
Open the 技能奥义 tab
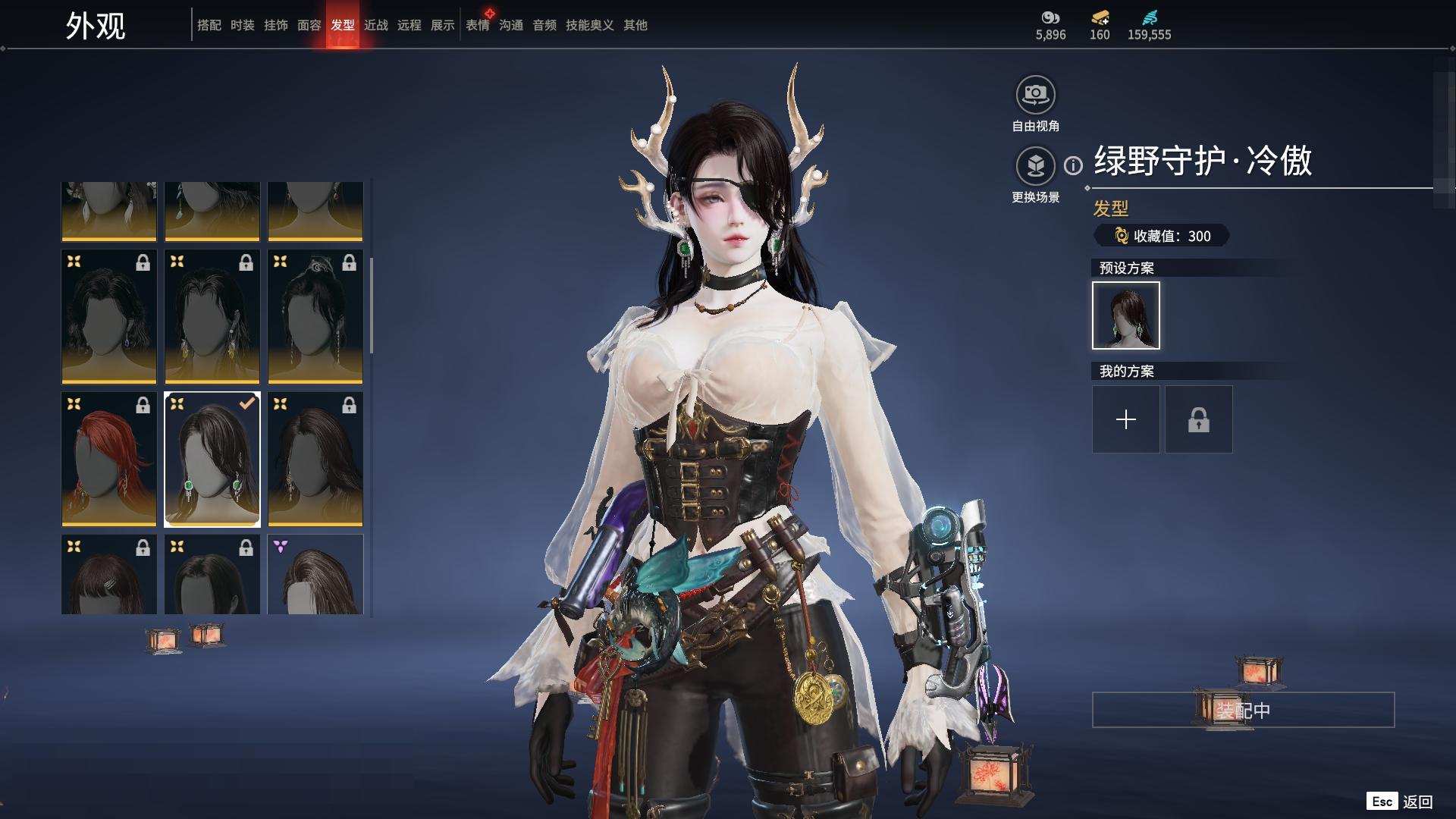[x=589, y=25]
